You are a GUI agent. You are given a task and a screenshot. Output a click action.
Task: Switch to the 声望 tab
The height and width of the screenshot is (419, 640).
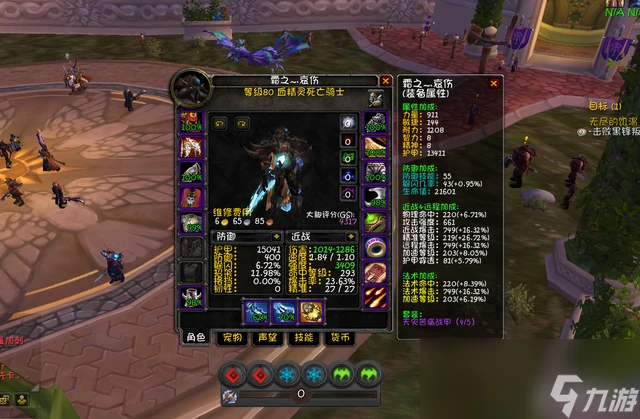[268, 338]
